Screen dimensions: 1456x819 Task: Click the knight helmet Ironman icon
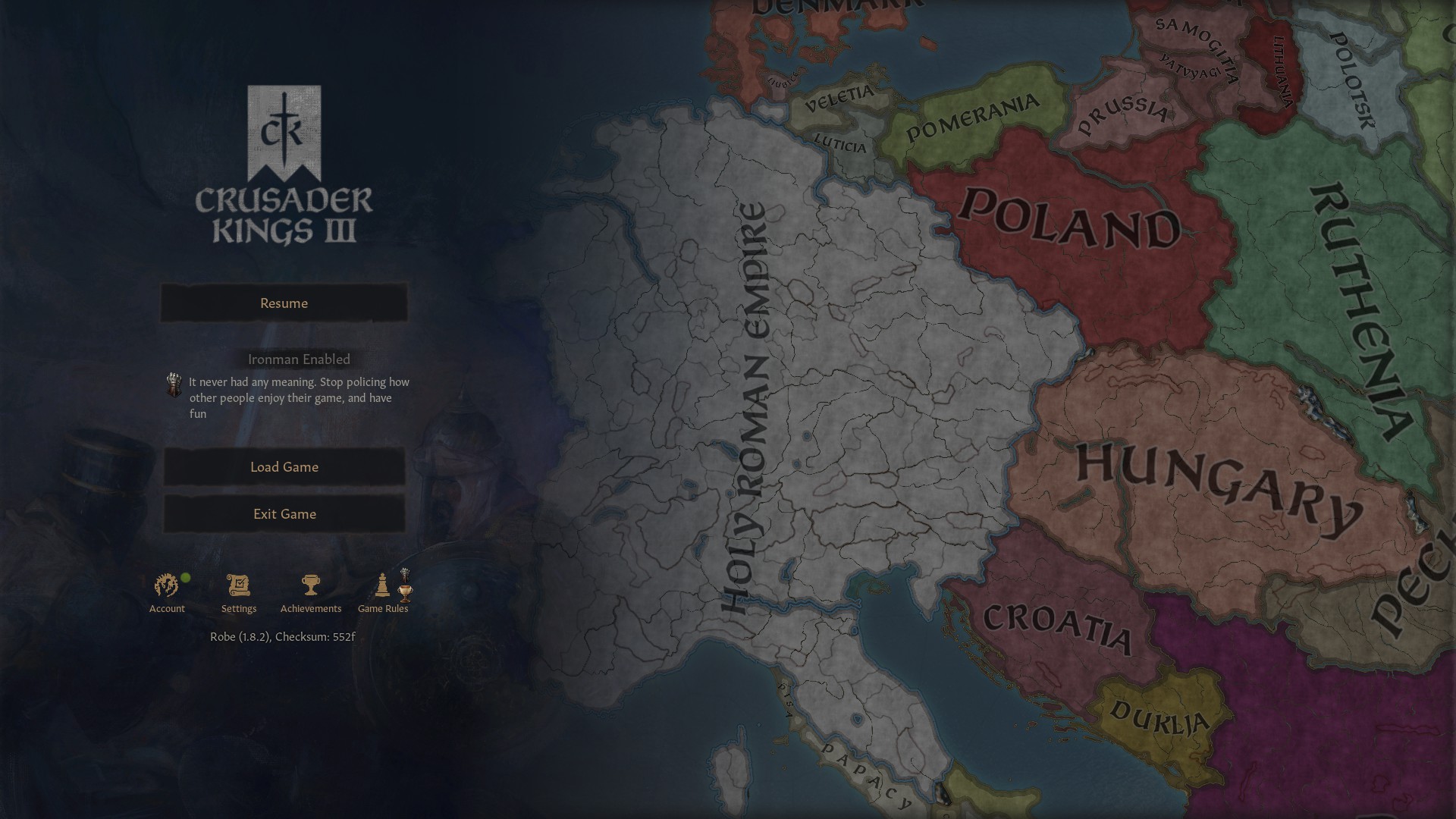[174, 384]
